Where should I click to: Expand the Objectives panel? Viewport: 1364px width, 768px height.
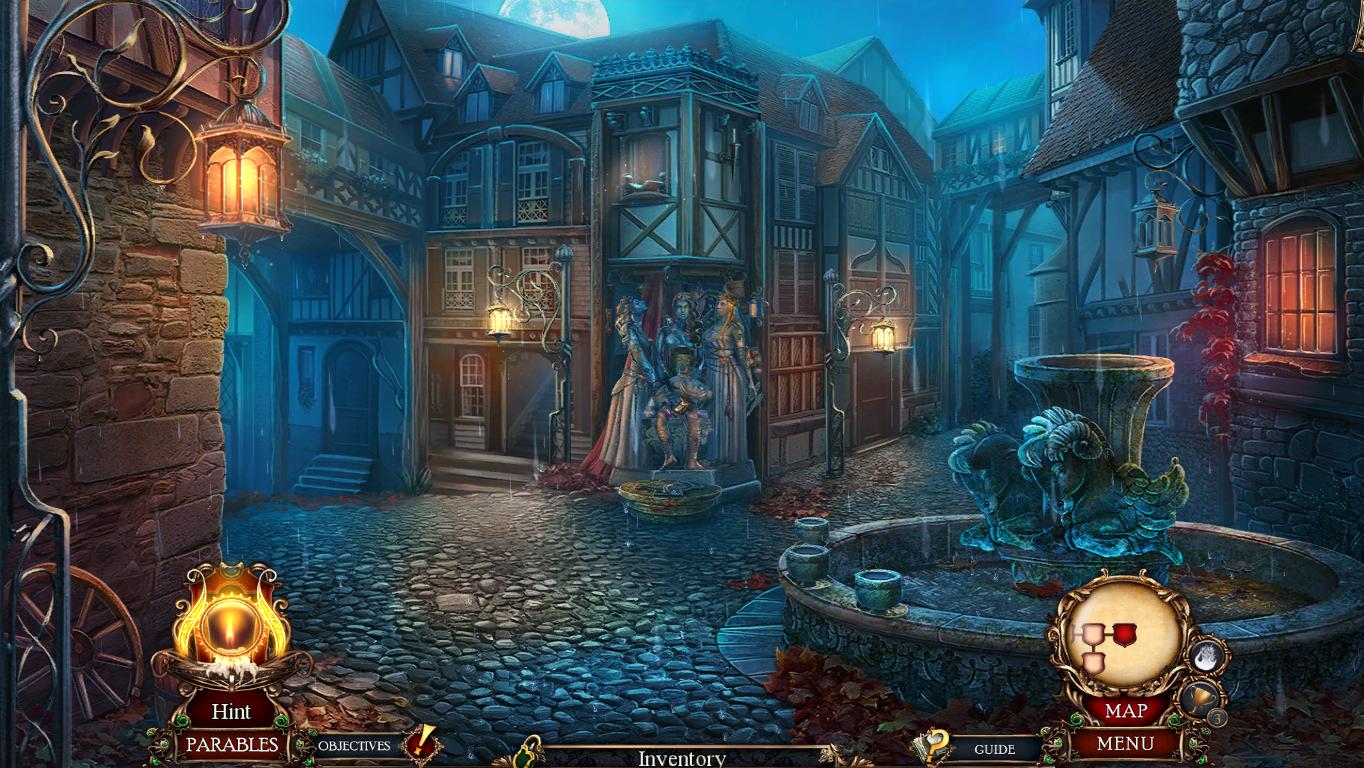355,745
